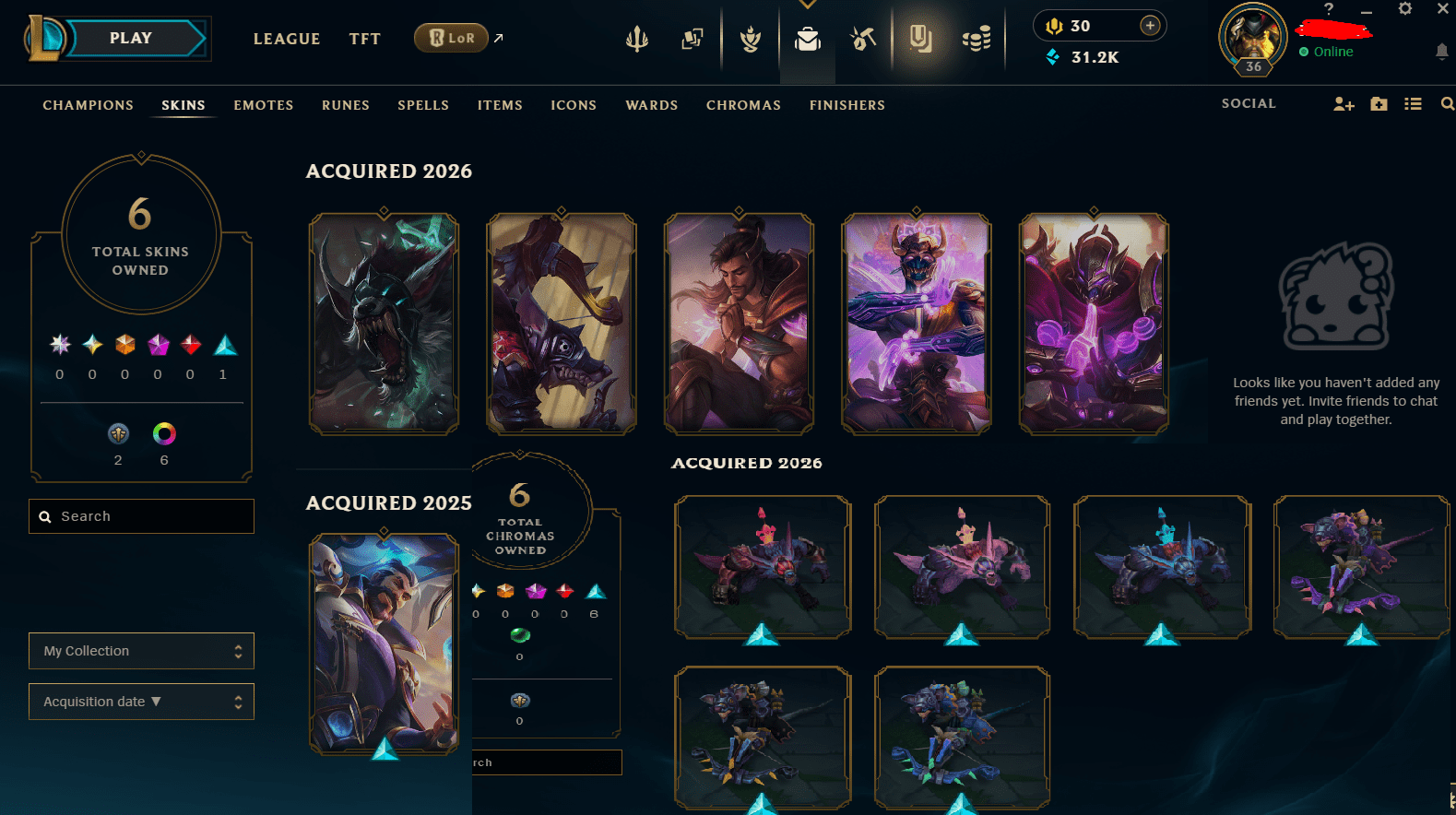Click inside the collection Search field
Viewport: 1456px width, 815px height.
pos(140,516)
